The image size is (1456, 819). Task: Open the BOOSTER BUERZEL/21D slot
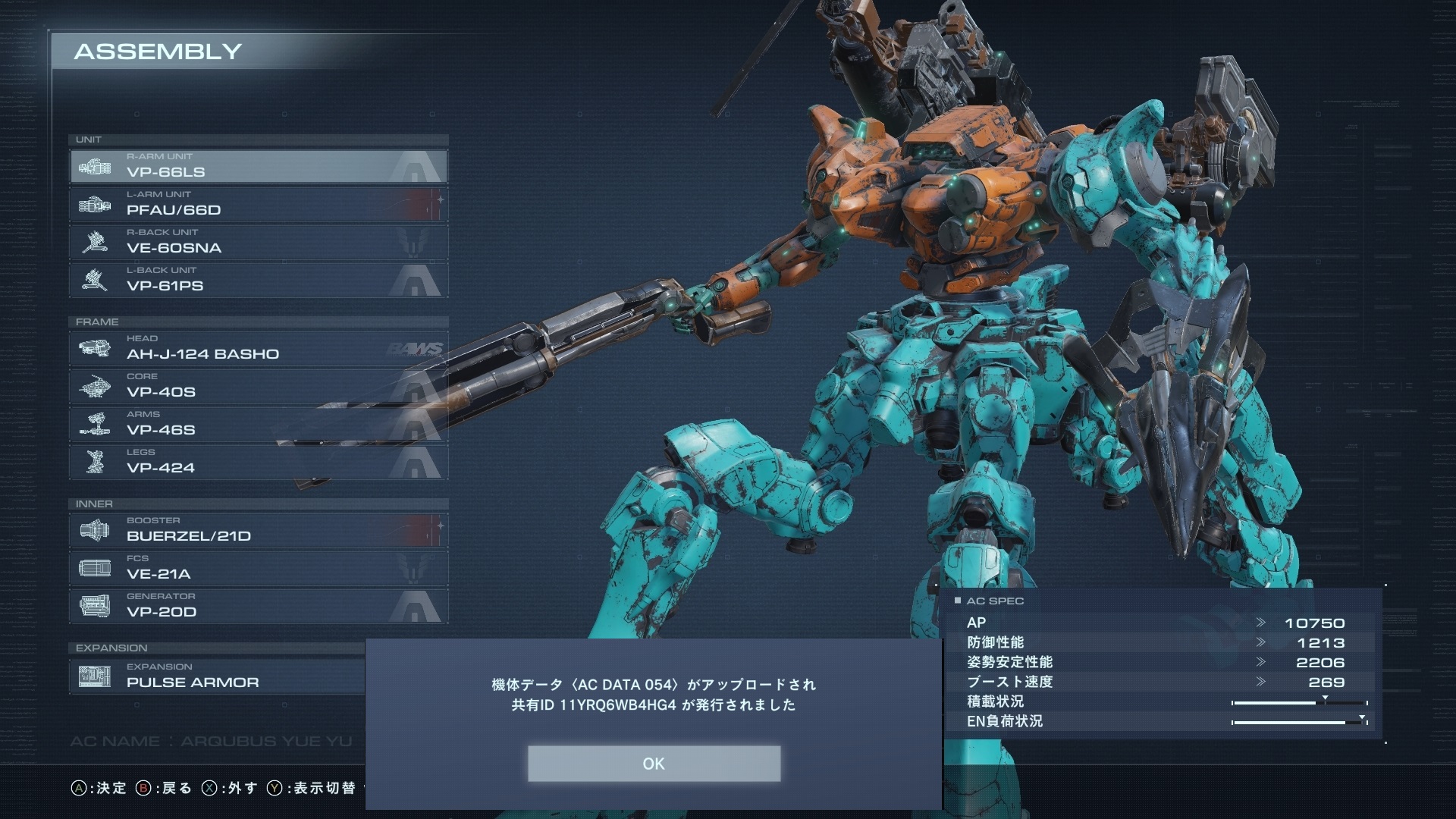point(258,530)
